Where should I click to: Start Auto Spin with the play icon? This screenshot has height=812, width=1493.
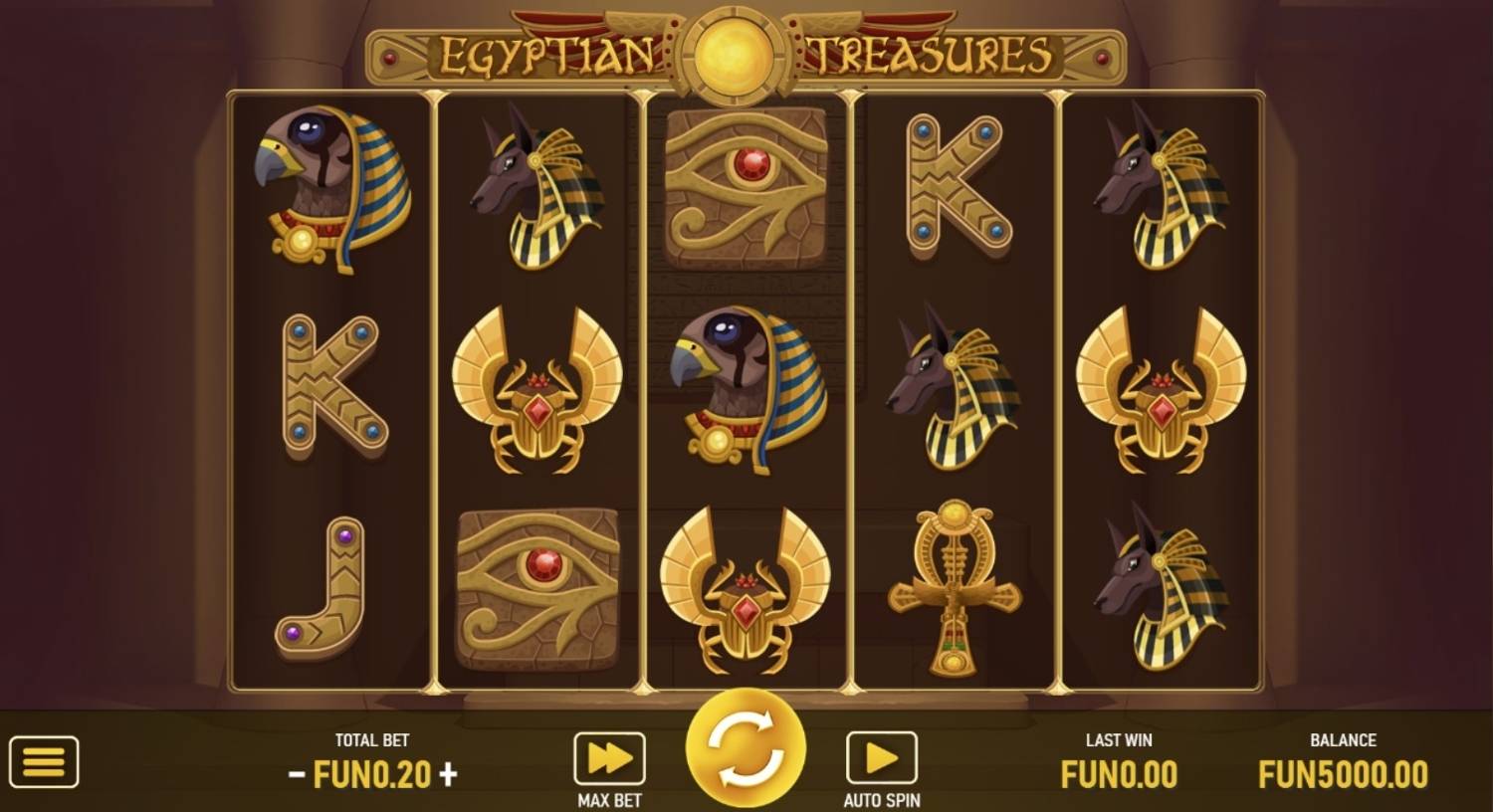tap(880, 756)
